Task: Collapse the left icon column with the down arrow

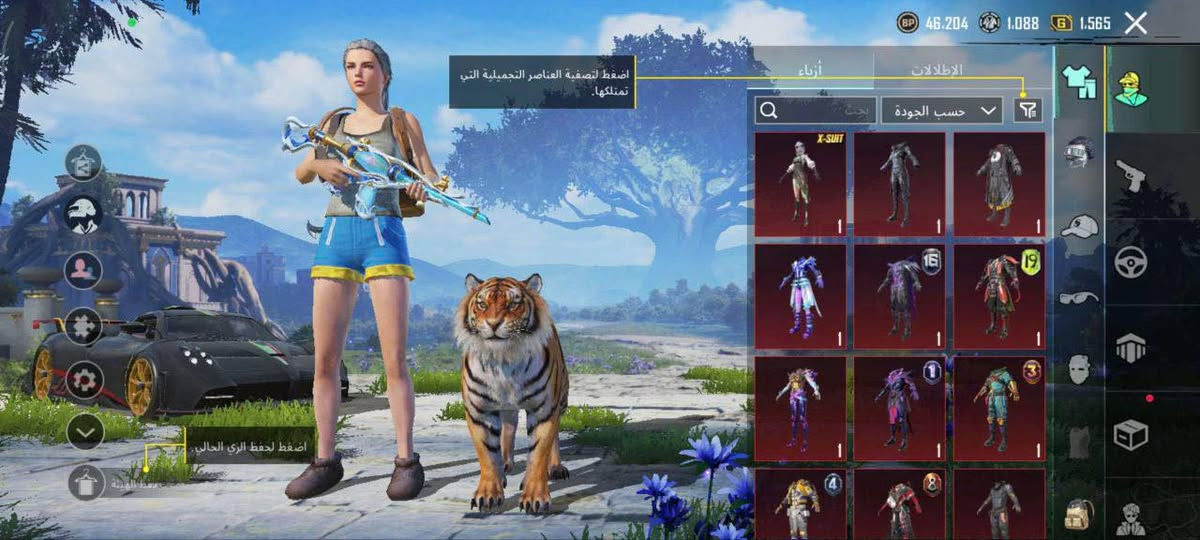Action: tap(86, 431)
